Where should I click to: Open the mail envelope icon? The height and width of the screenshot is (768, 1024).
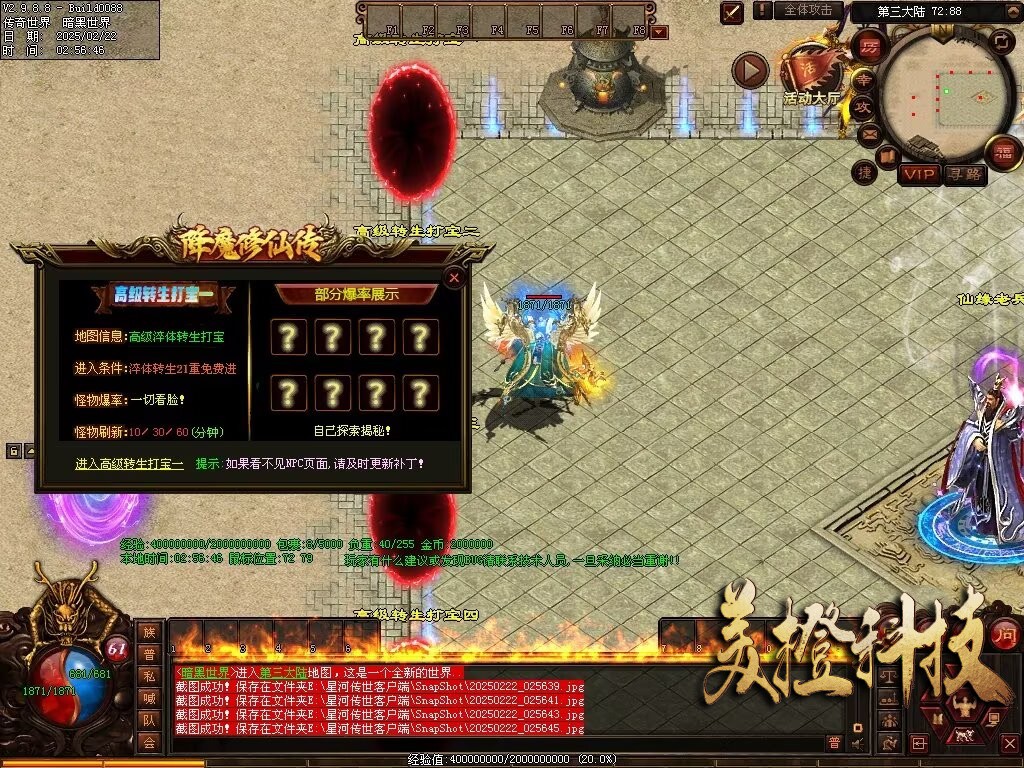(868, 132)
